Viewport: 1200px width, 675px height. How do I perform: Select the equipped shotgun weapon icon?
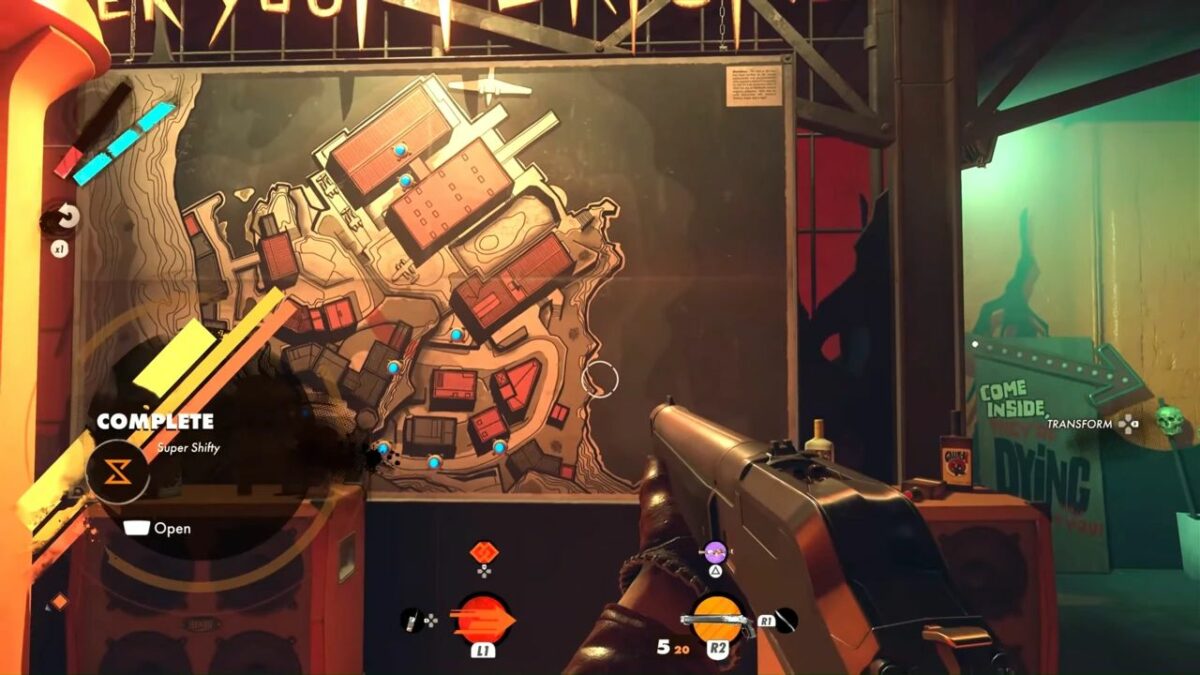point(717,619)
